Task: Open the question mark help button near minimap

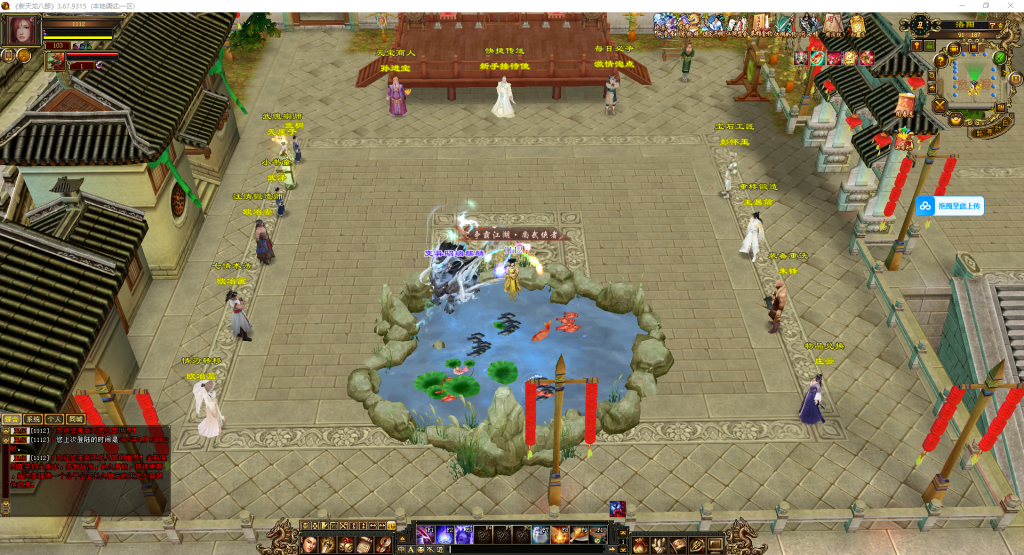Action: [x=942, y=61]
